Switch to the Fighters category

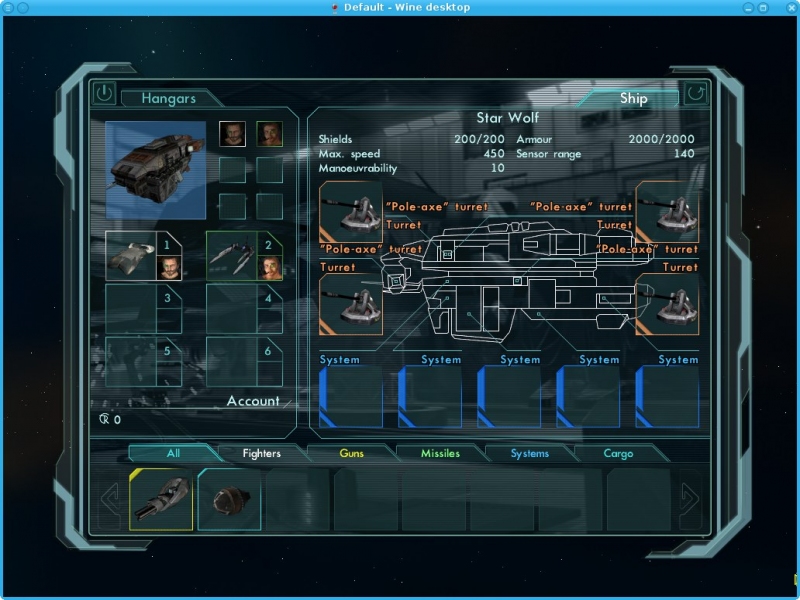[x=262, y=453]
